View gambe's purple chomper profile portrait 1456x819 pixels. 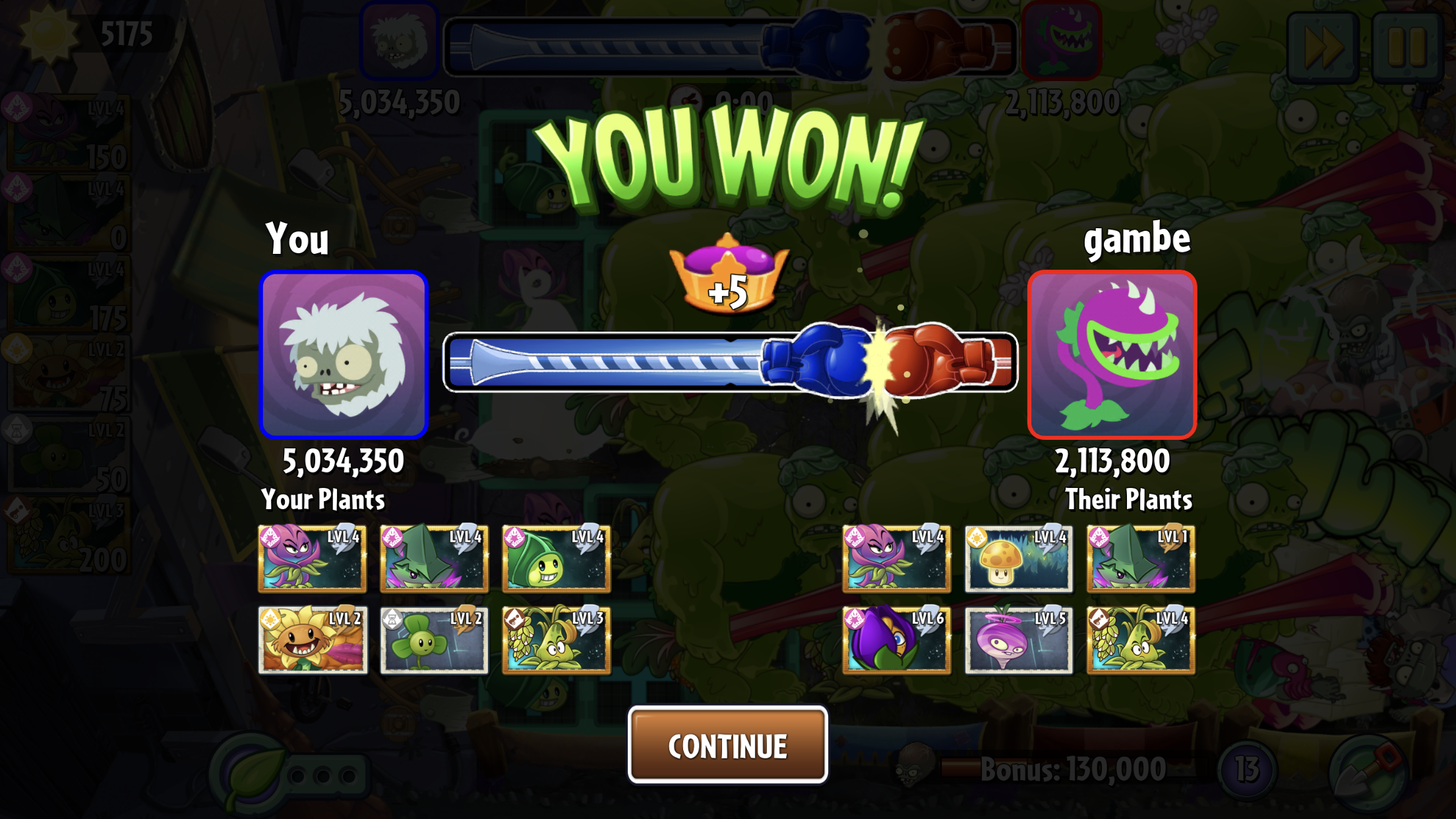pyautogui.click(x=1112, y=355)
